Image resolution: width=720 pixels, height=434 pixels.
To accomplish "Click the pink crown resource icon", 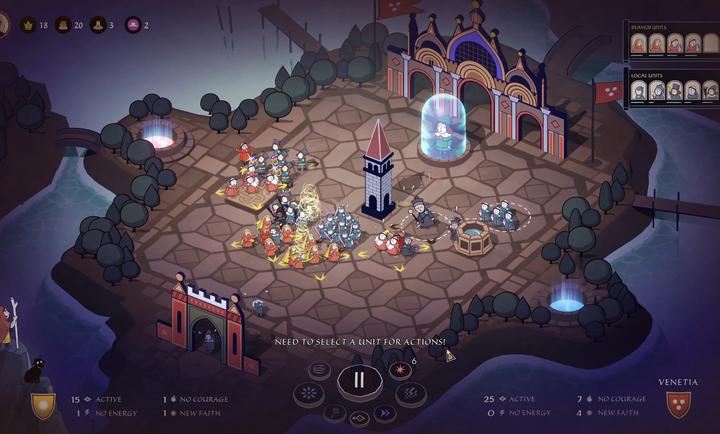I will pyautogui.click(x=133, y=24).
